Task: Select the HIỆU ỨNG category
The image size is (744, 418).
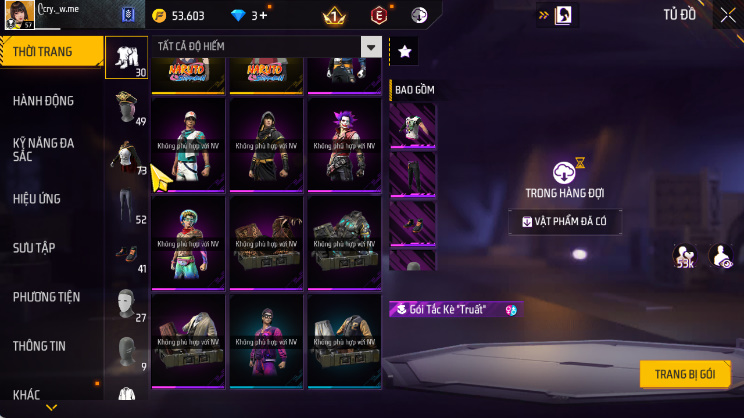Action: 38,199
